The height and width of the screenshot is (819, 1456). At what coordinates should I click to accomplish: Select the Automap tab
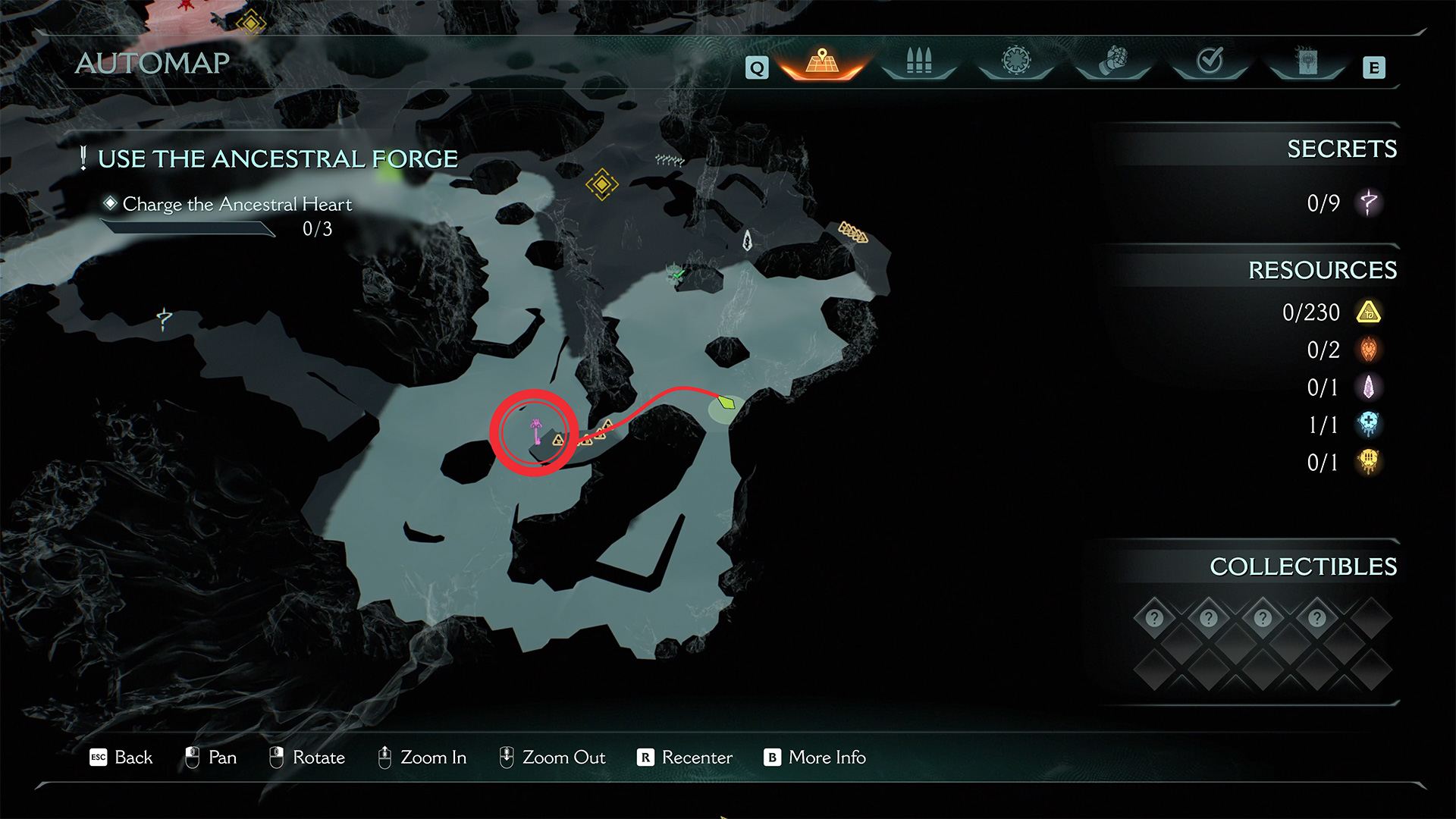822,61
